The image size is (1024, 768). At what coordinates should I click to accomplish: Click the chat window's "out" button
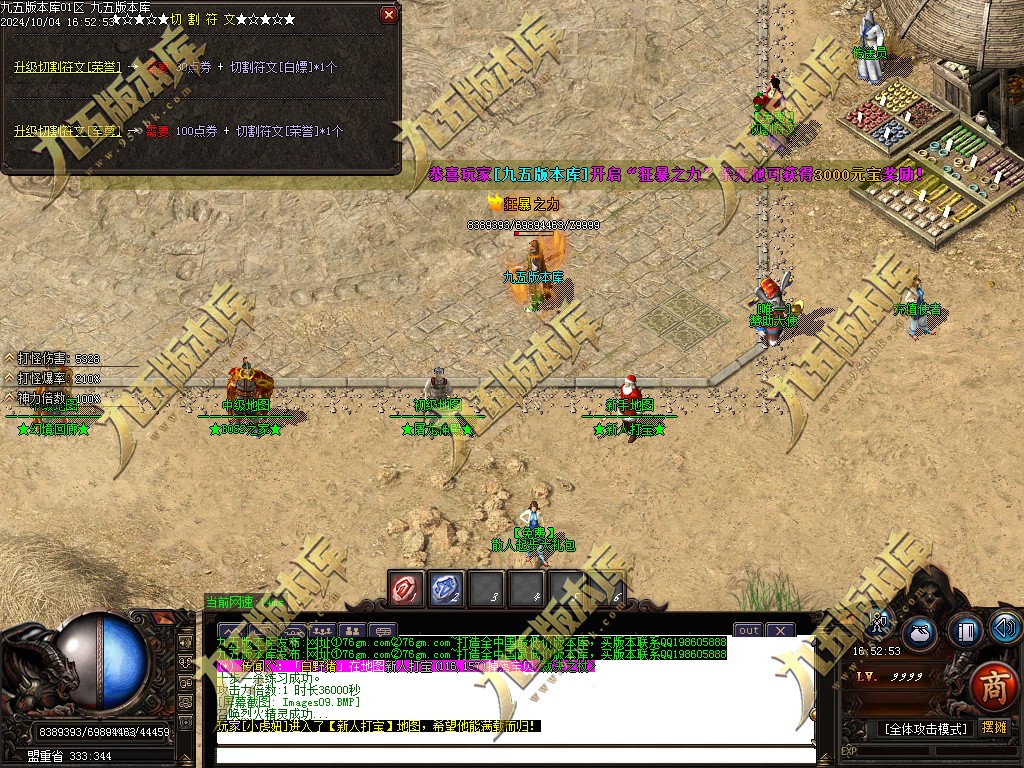point(749,630)
